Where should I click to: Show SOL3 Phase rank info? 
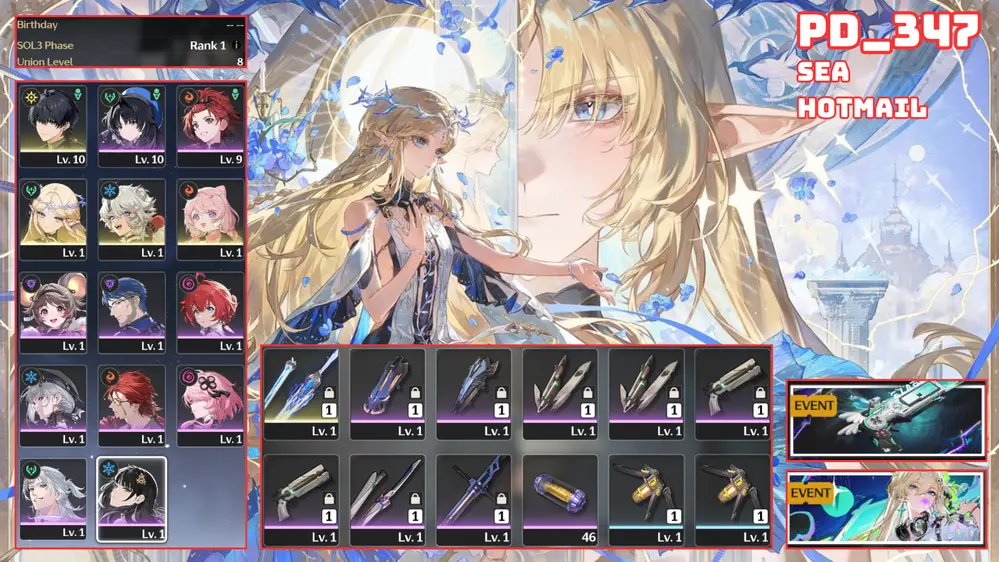pyautogui.click(x=237, y=45)
